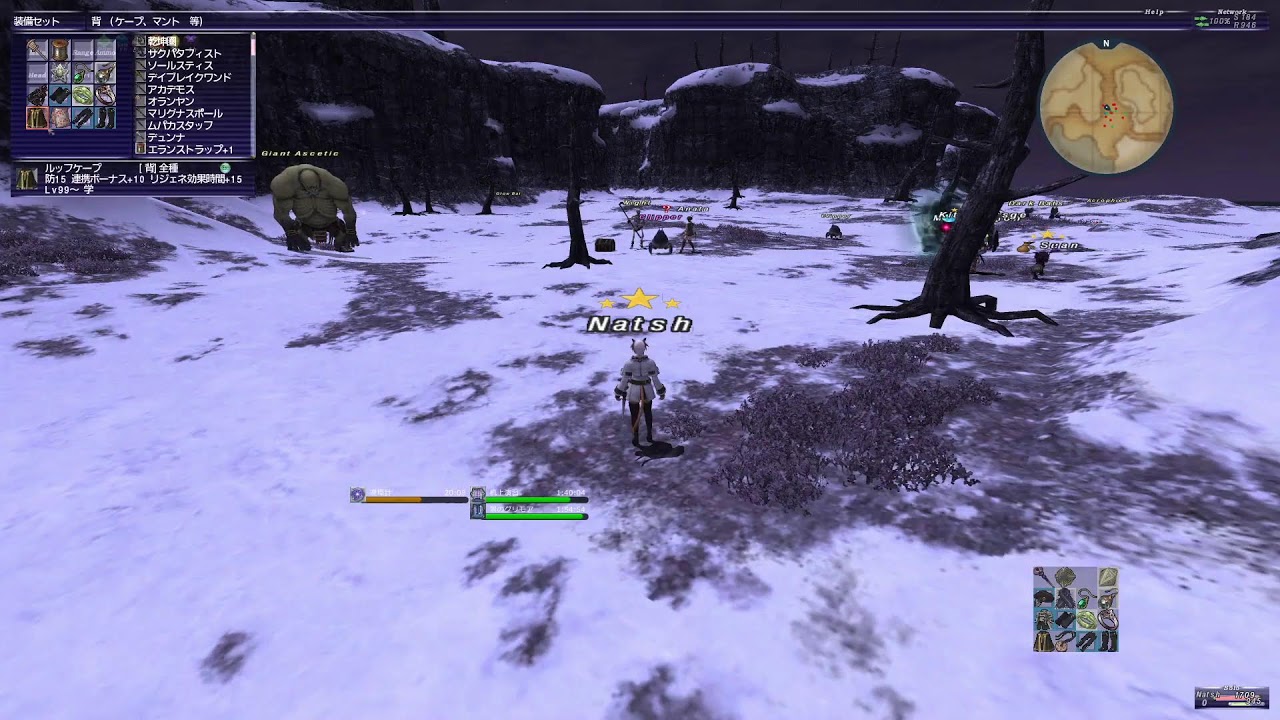Click the staff icon in the bottom-right gear display
The height and width of the screenshot is (720, 1280).
pyautogui.click(x=1043, y=576)
